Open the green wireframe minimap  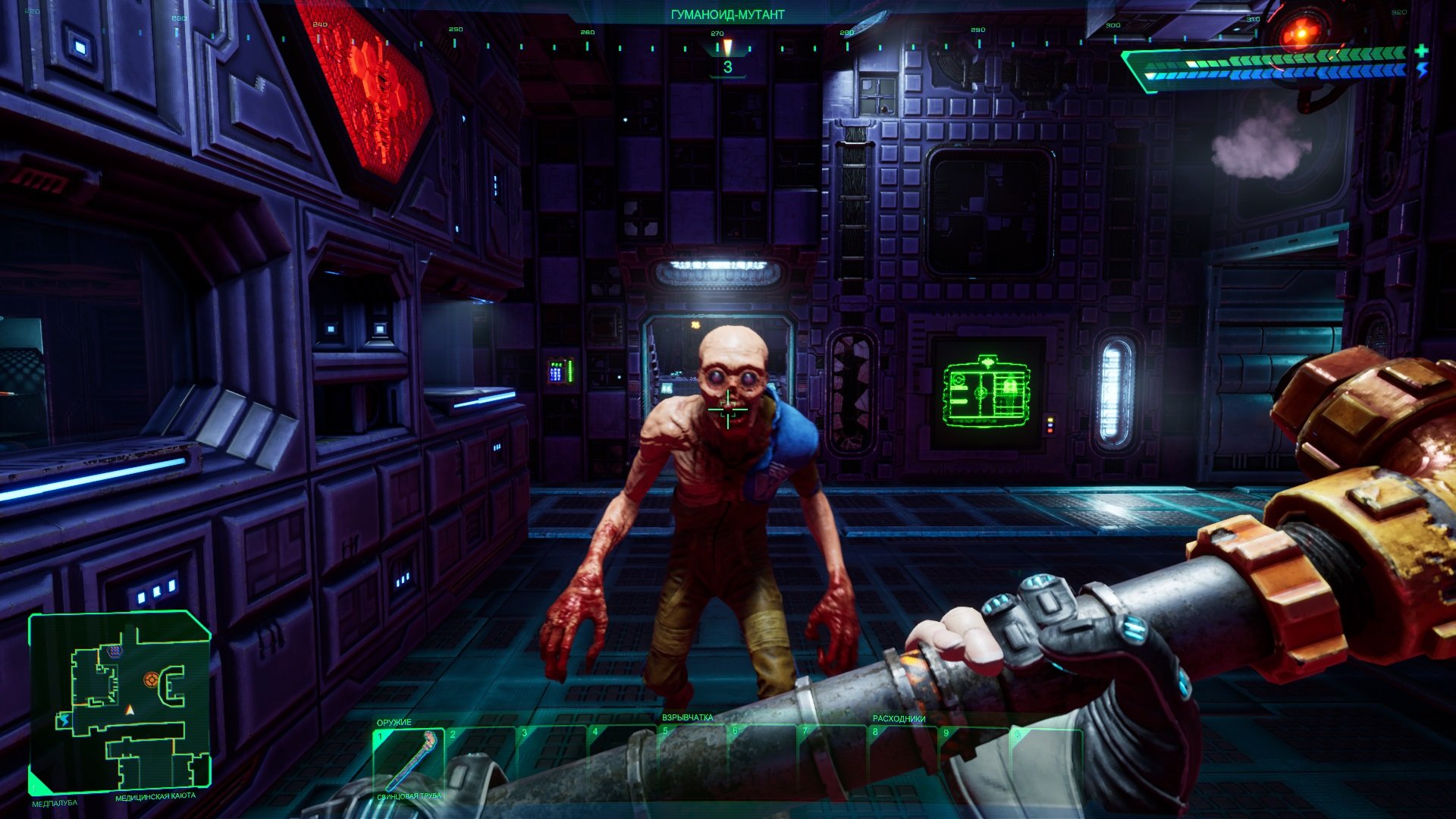pyautogui.click(x=120, y=701)
